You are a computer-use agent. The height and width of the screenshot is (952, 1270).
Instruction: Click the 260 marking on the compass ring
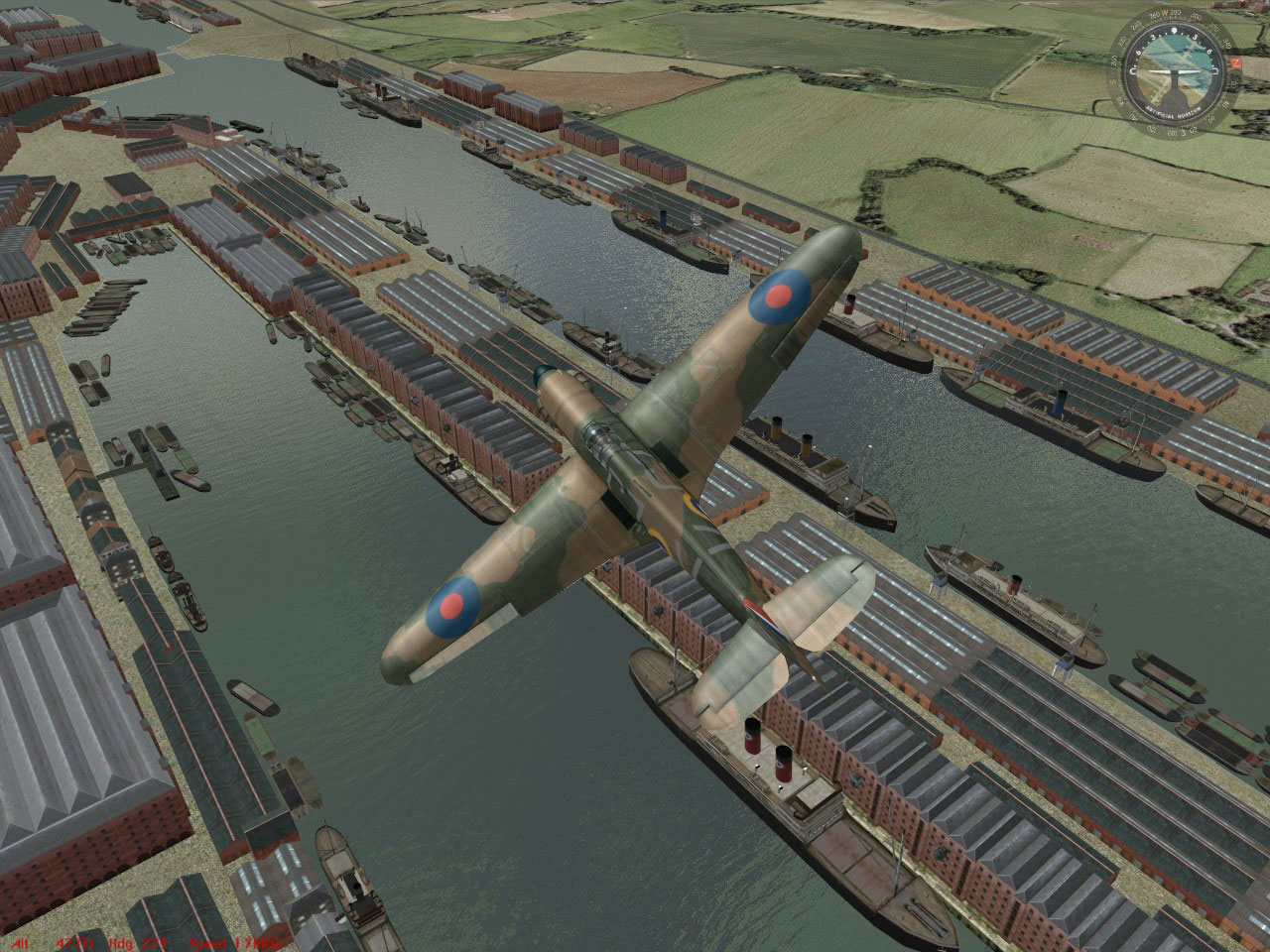(1154, 15)
